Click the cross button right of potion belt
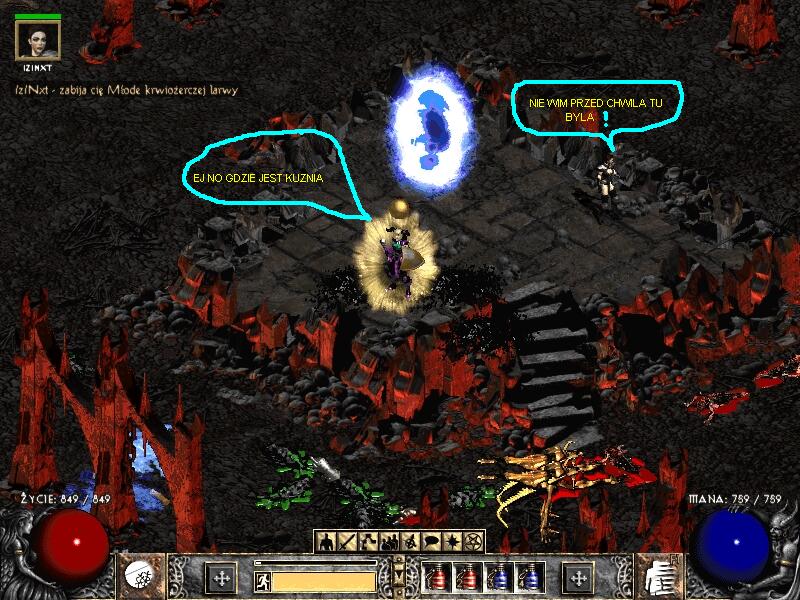This screenshot has width=800, height=600. click(577, 578)
